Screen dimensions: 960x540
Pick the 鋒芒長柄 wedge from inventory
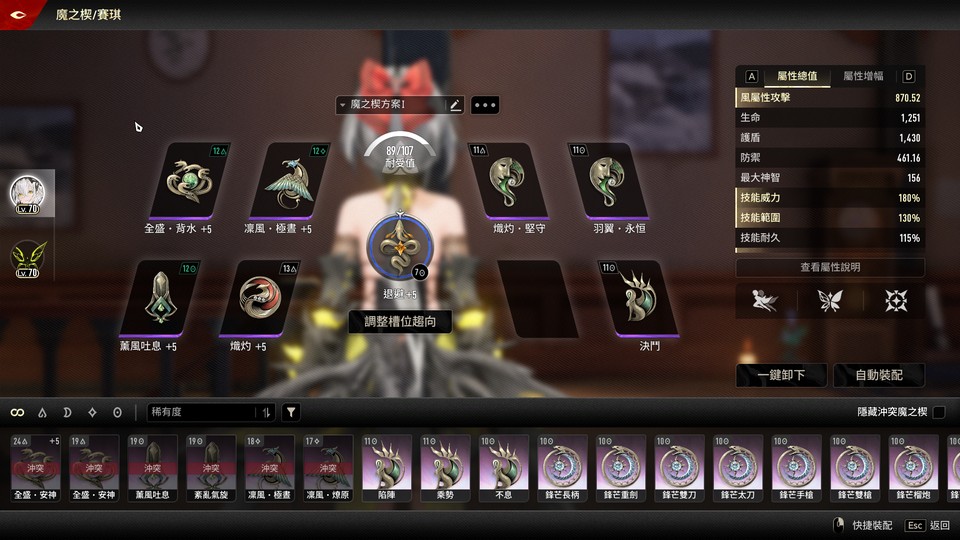[564, 466]
